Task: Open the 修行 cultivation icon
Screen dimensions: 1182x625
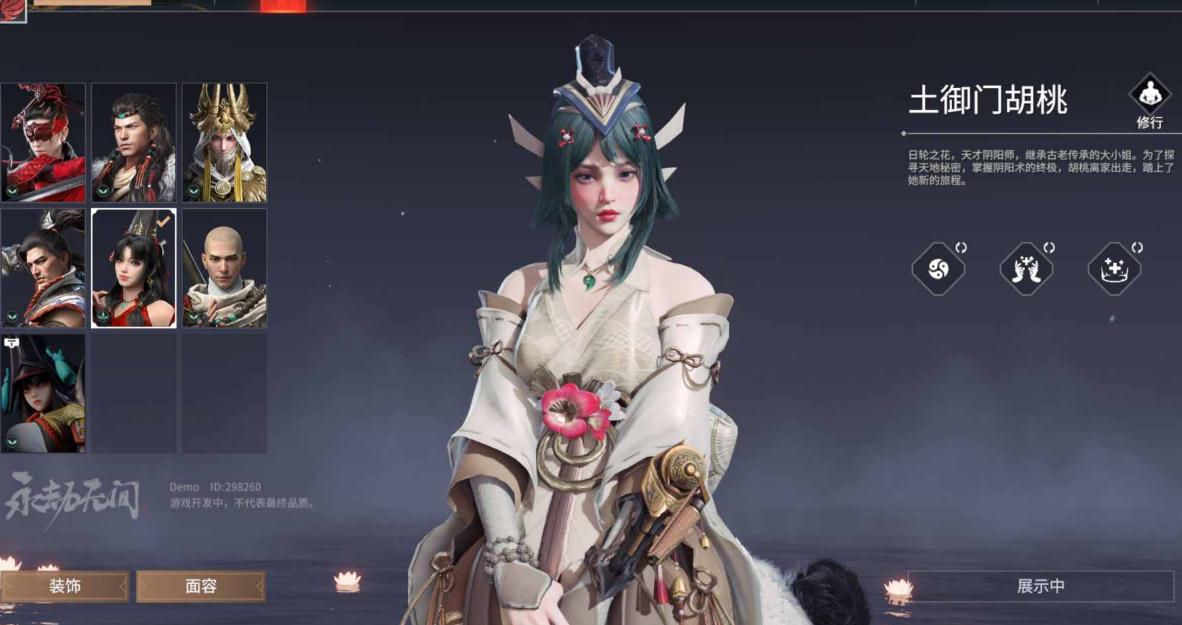Action: click(x=1149, y=98)
